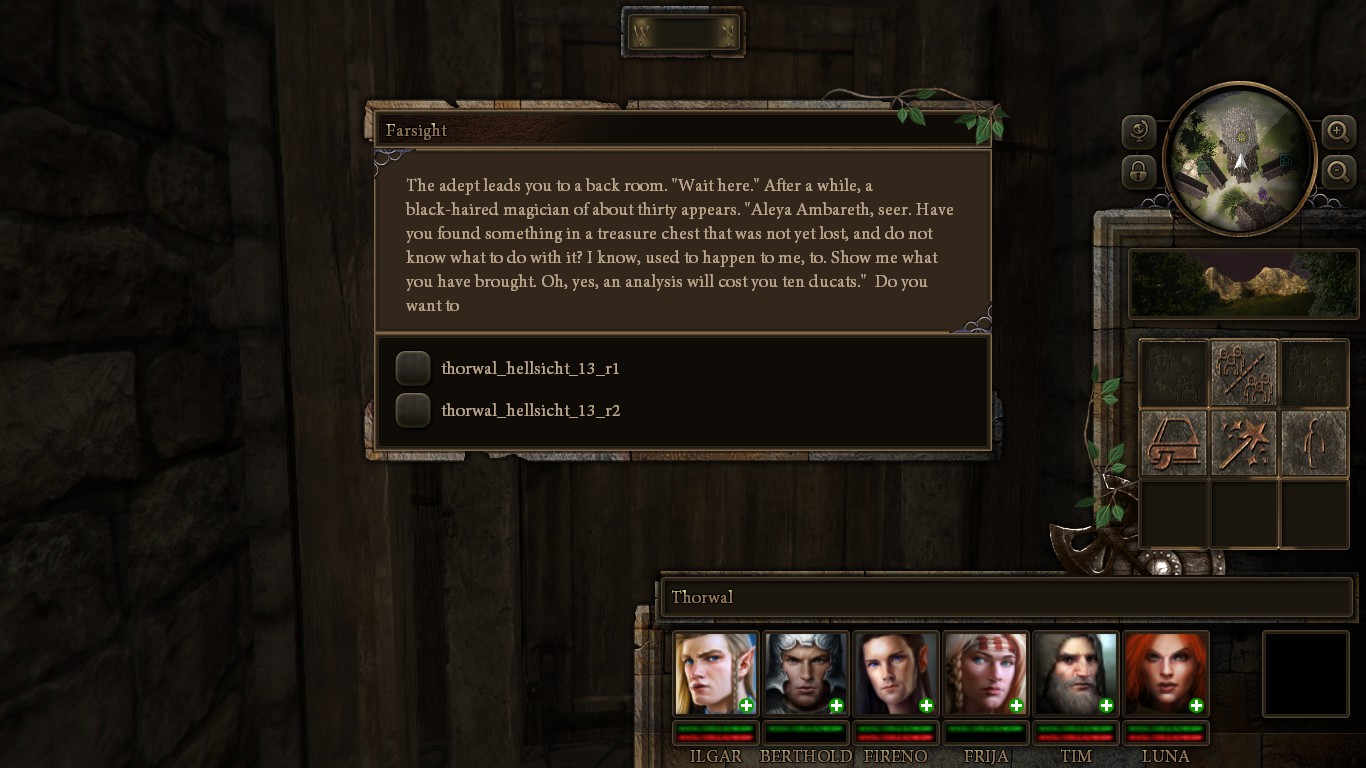
Task: Activate the magic wand spell icon
Action: click(x=1244, y=442)
